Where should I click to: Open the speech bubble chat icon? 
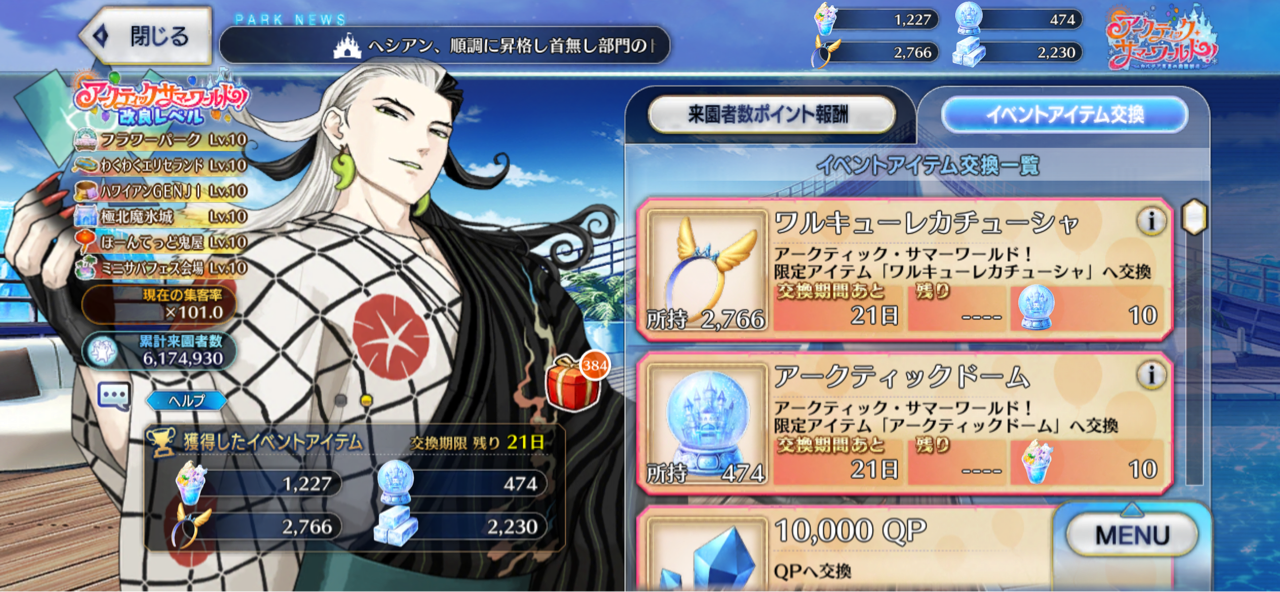coord(114,396)
